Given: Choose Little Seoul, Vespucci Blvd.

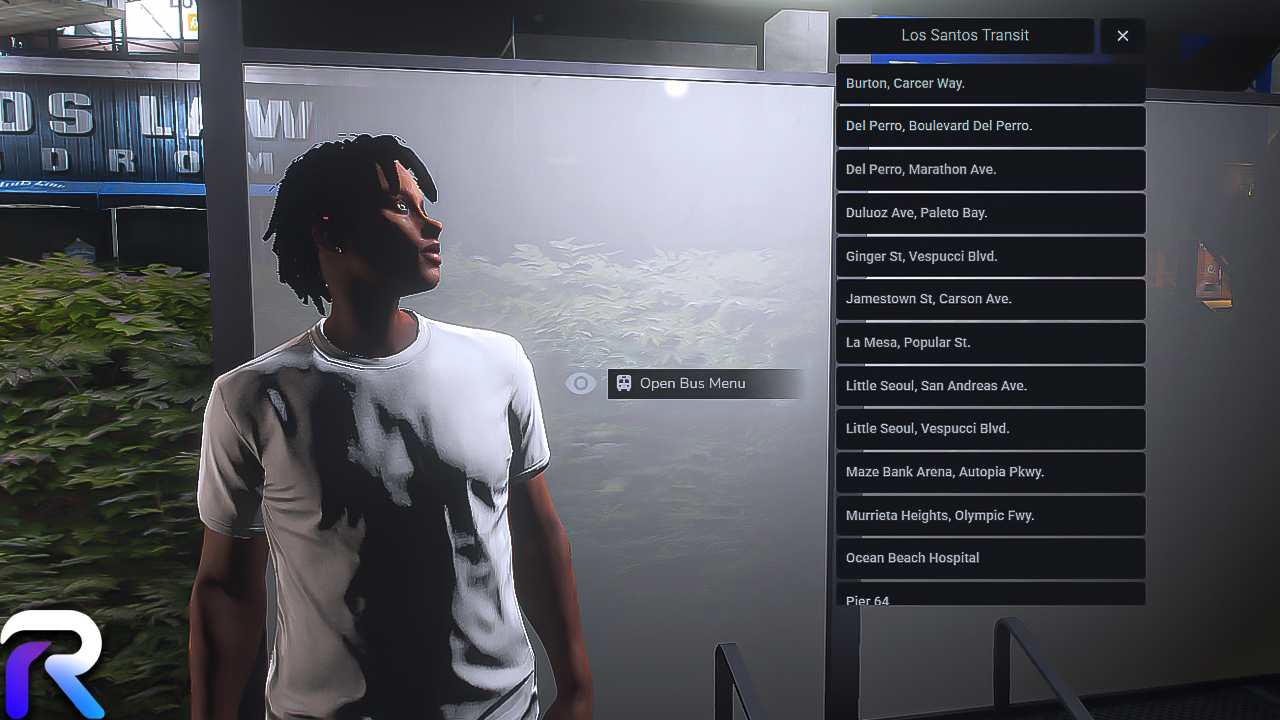Looking at the screenshot, I should pos(990,429).
